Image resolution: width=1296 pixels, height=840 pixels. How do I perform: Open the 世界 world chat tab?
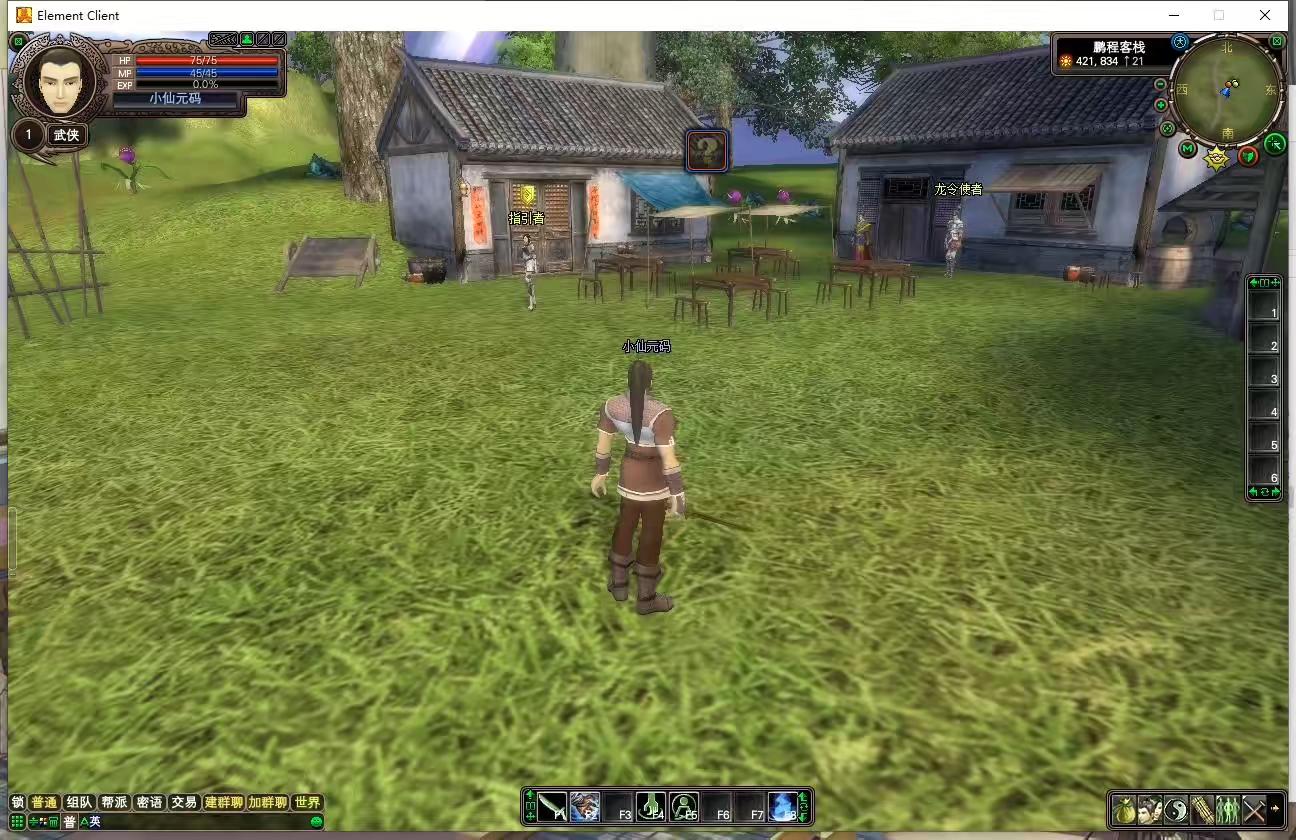point(307,802)
